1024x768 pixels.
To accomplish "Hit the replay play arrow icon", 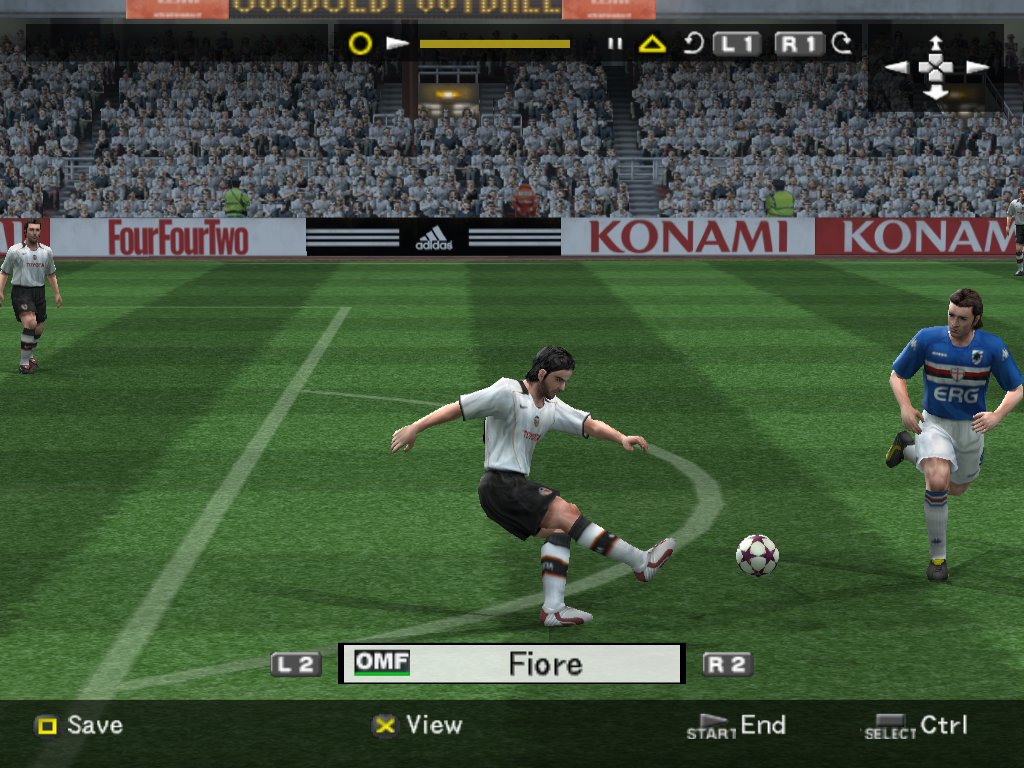I will click(x=398, y=44).
